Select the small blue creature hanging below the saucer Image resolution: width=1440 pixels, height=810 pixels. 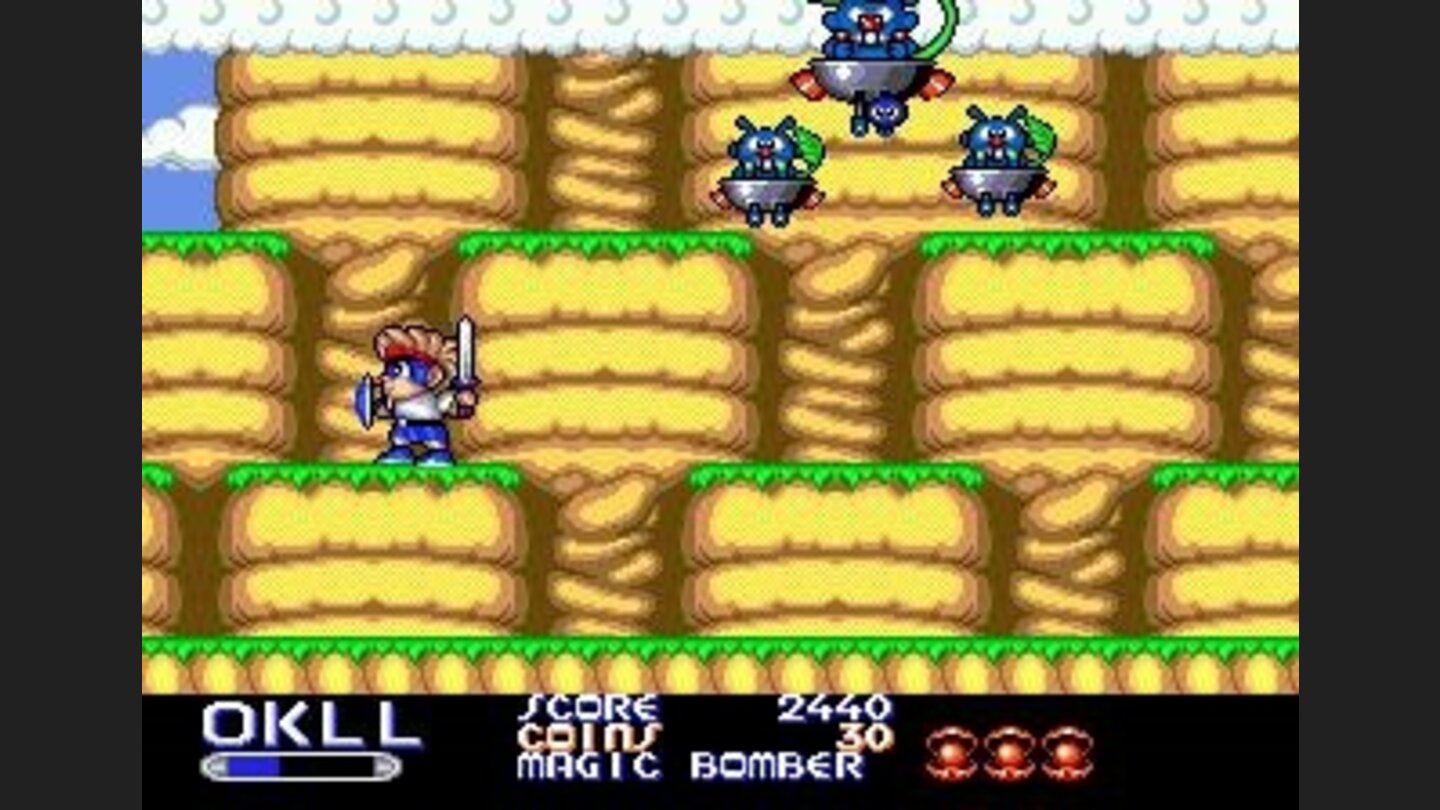[x=885, y=110]
